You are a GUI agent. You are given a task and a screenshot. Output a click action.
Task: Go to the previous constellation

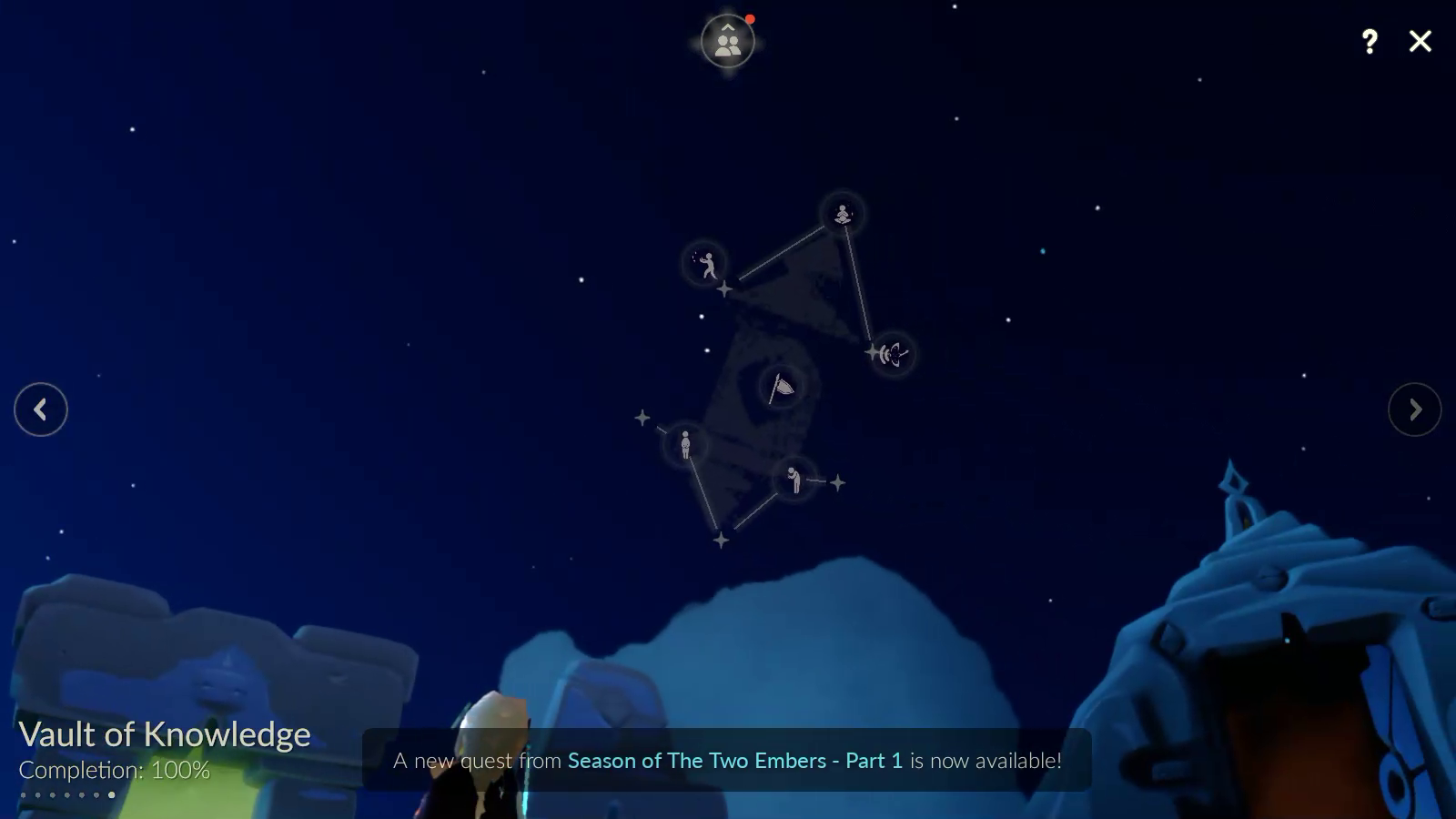click(x=41, y=409)
